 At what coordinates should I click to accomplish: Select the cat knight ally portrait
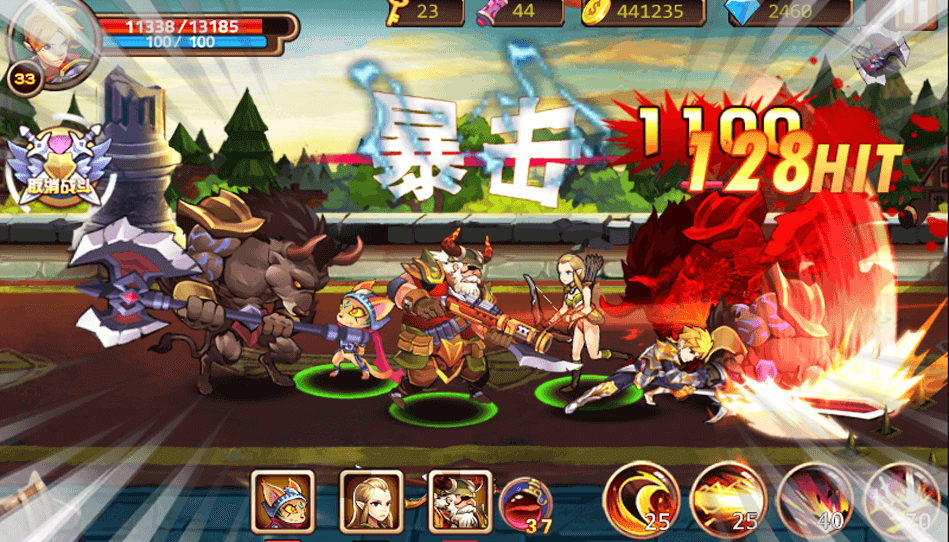pyautogui.click(x=282, y=501)
